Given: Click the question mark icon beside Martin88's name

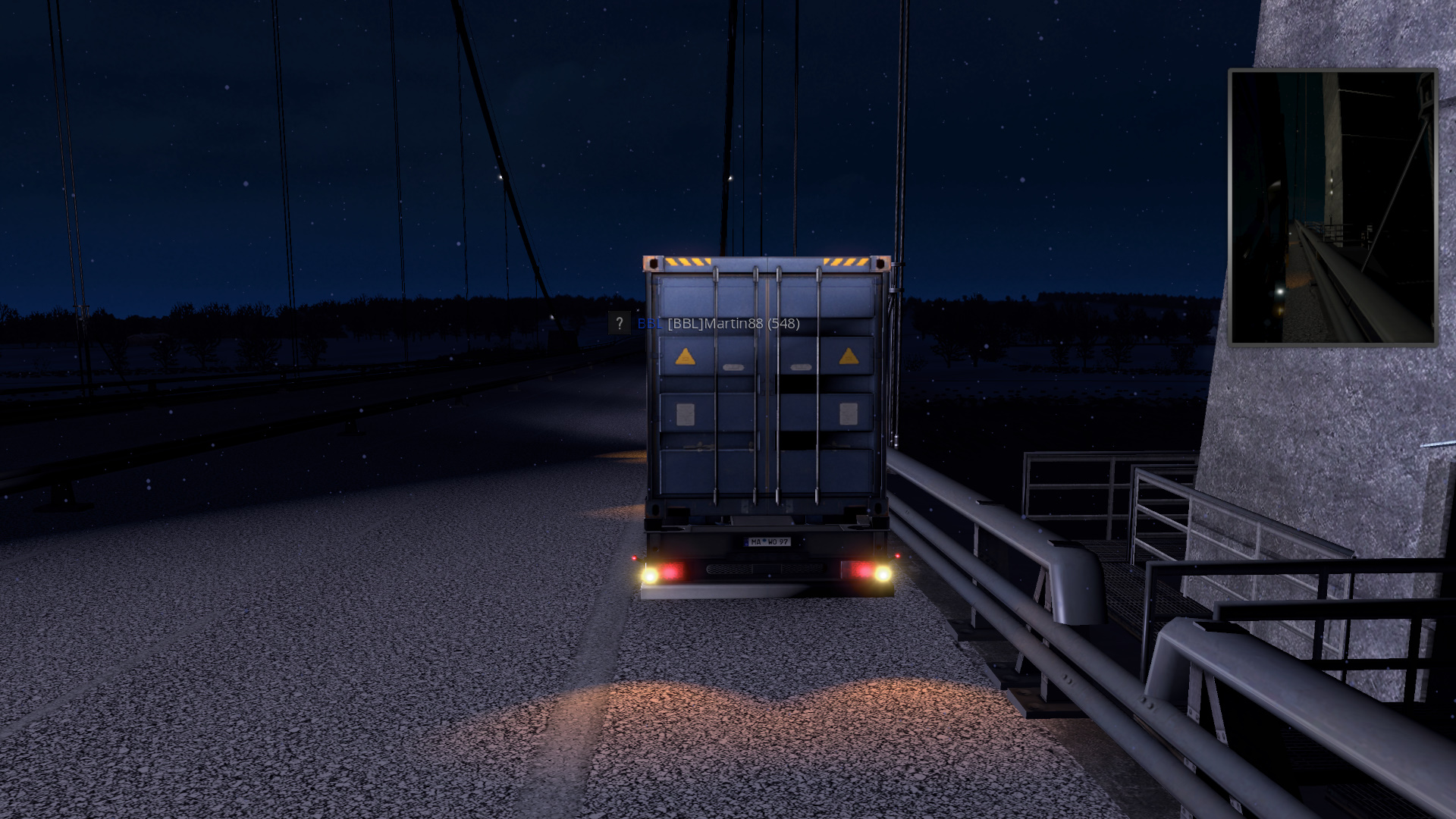Looking at the screenshot, I should [619, 323].
